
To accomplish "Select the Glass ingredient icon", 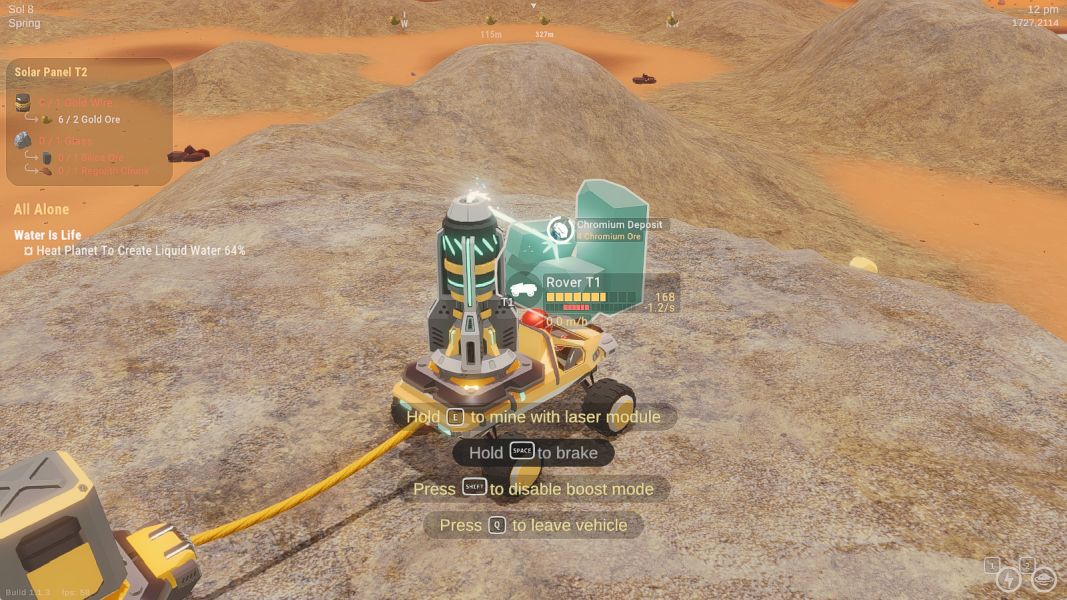I will coord(23,141).
